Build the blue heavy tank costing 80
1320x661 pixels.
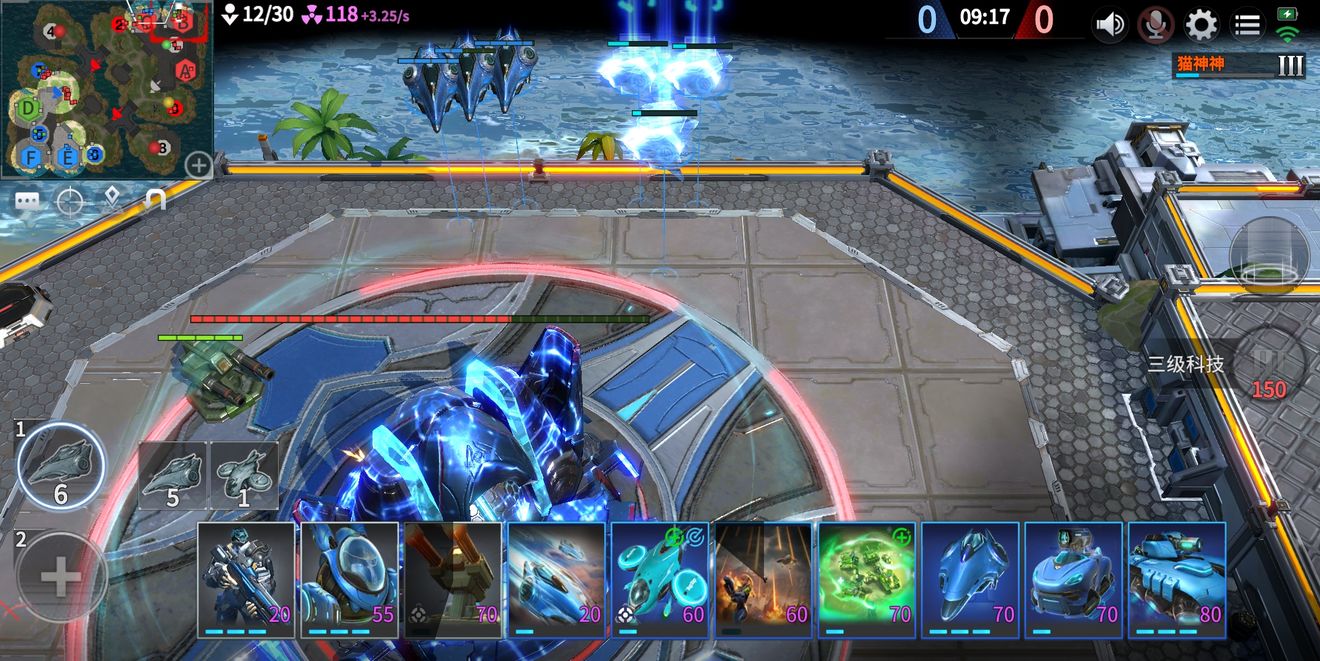pyautogui.click(x=1177, y=580)
